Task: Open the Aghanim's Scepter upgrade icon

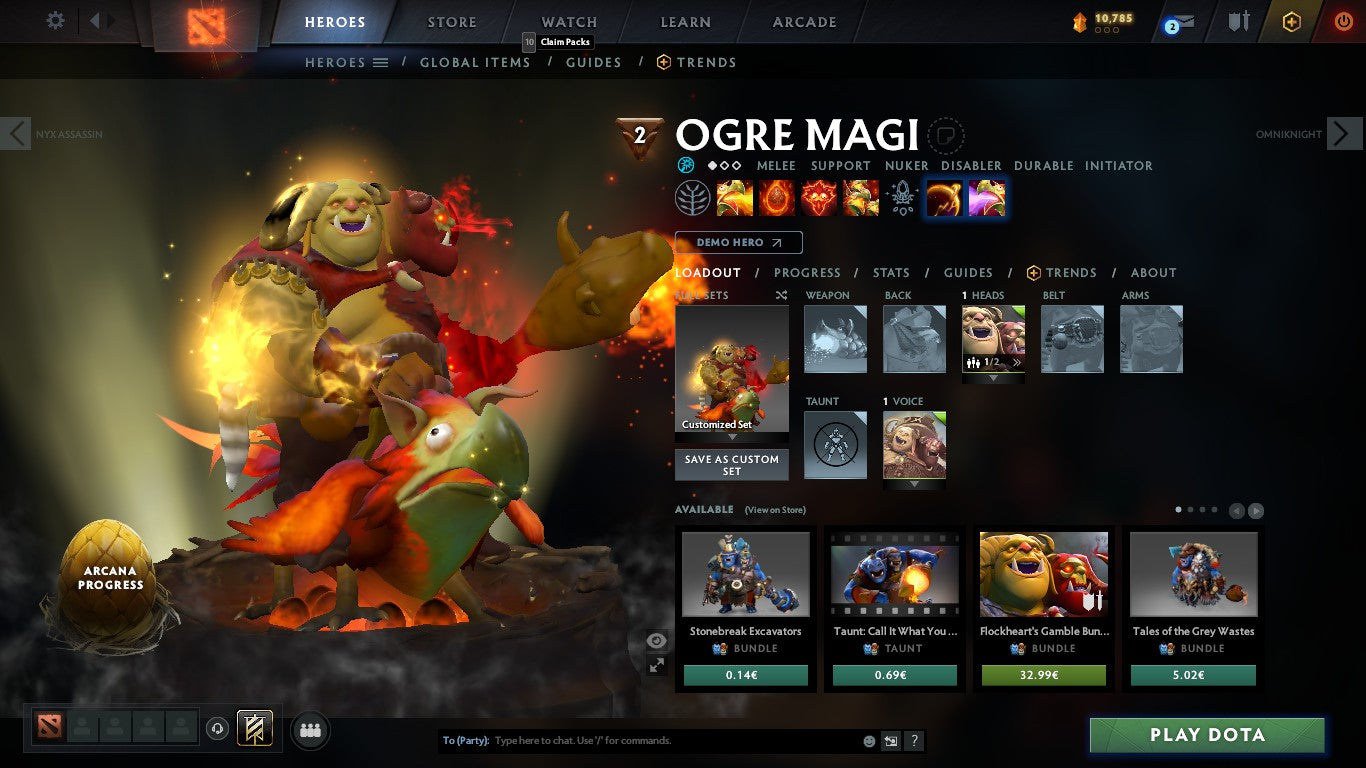Action: pos(902,197)
